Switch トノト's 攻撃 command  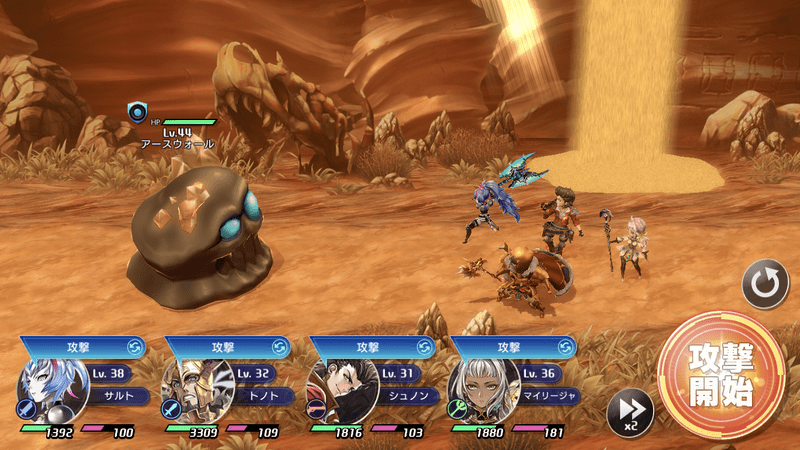(x=279, y=347)
